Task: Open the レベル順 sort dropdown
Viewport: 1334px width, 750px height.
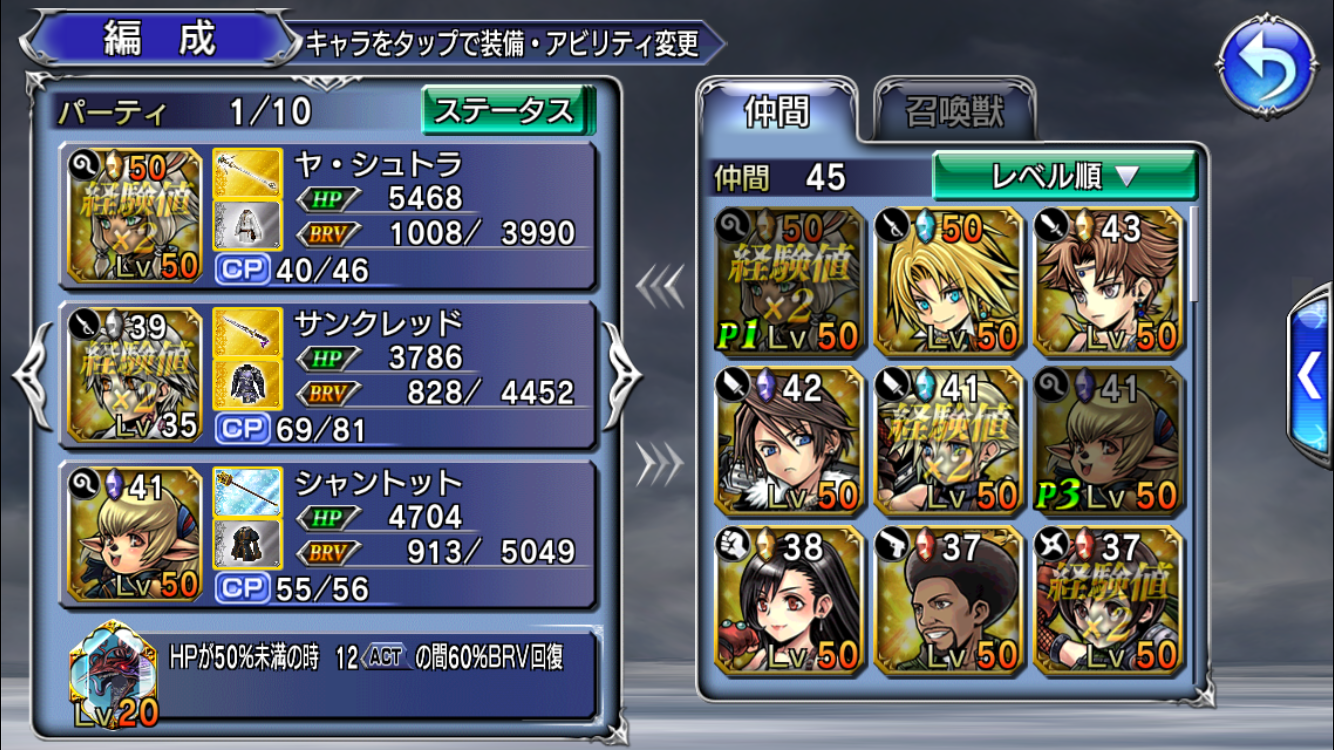Action: 1064,177
